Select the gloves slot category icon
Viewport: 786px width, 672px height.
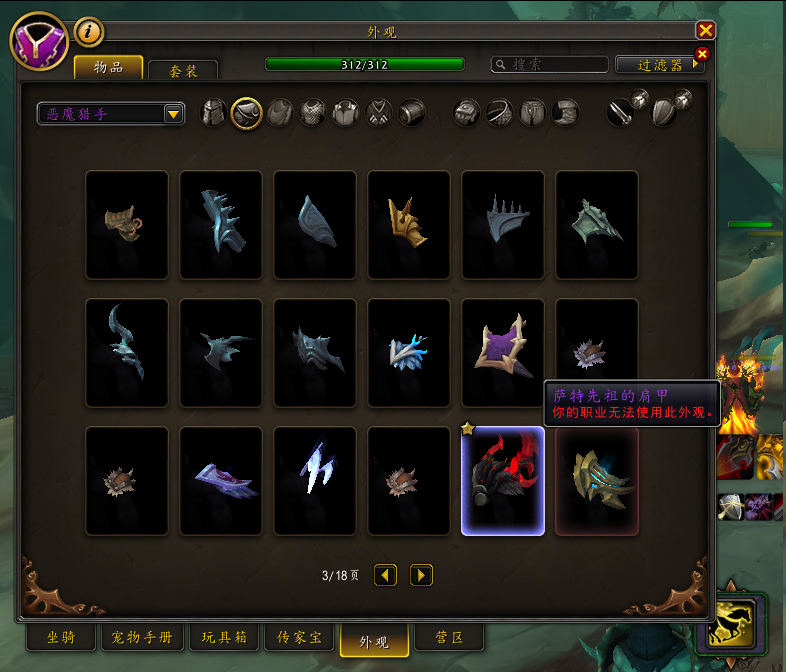[x=467, y=113]
